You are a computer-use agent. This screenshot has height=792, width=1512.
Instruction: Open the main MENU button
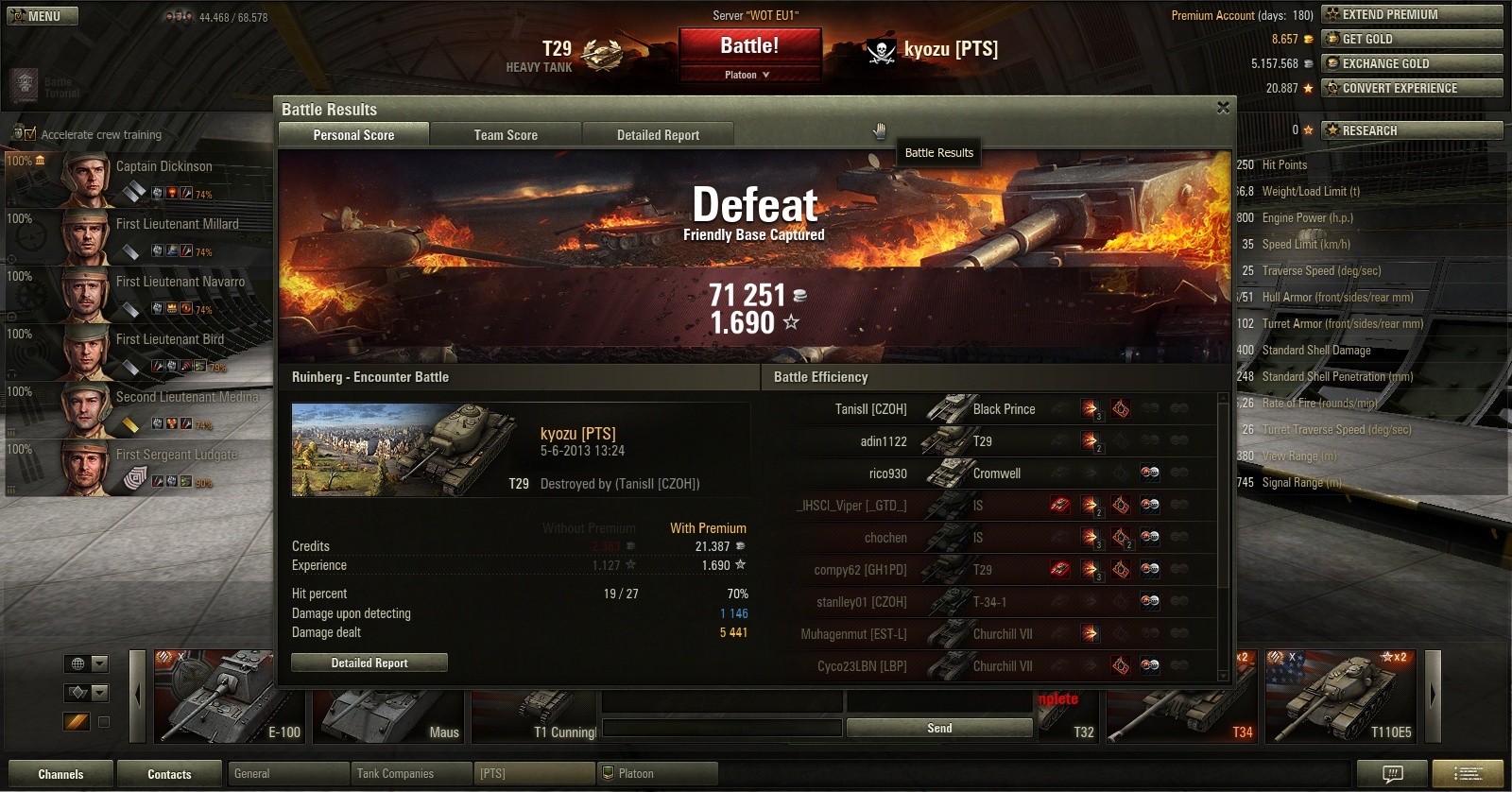(x=43, y=16)
